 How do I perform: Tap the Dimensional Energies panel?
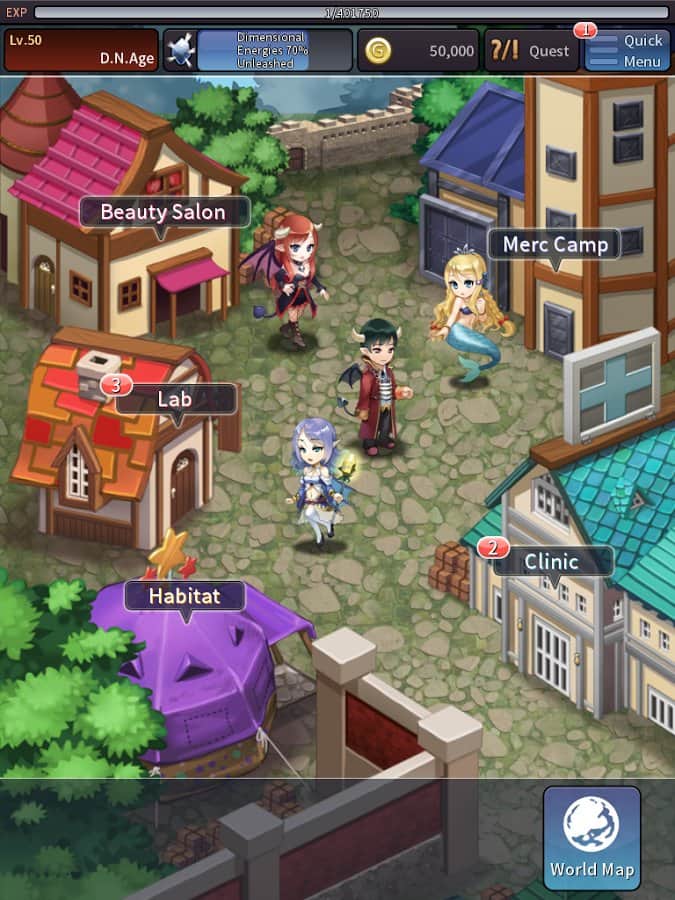coord(258,50)
